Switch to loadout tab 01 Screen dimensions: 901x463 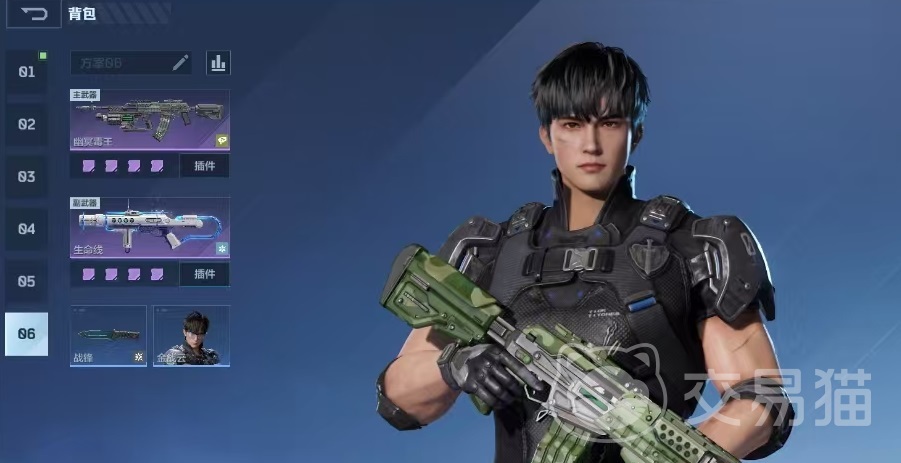pos(26,72)
